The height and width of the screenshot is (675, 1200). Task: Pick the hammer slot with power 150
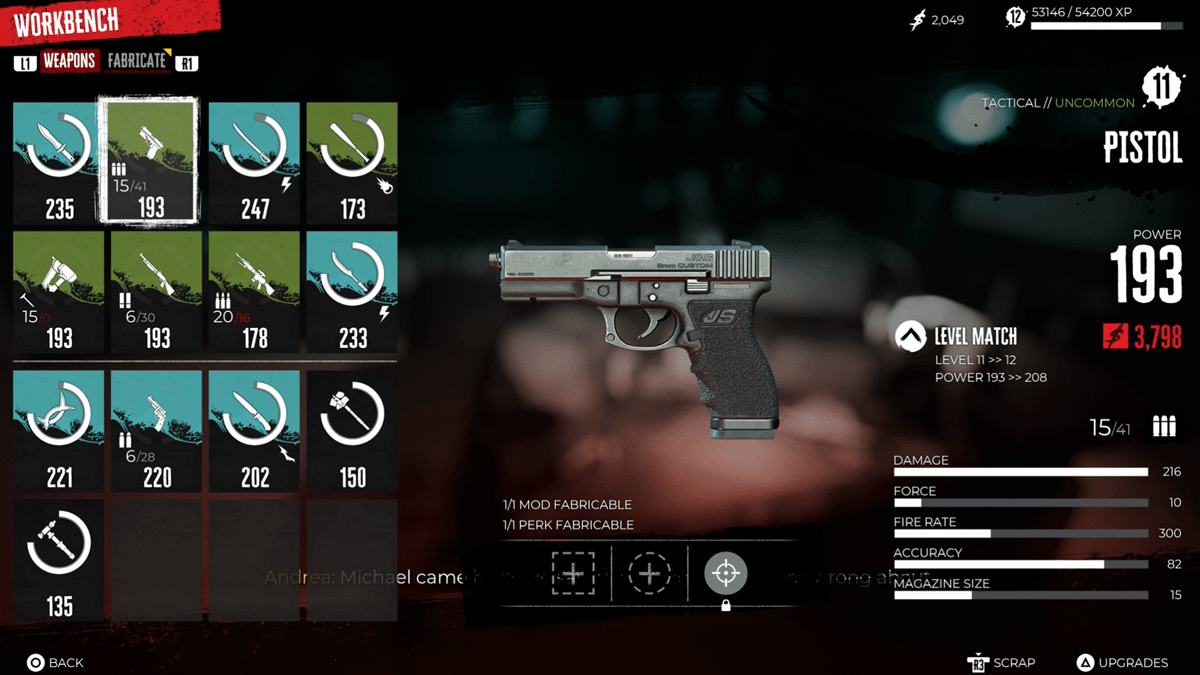tap(352, 431)
